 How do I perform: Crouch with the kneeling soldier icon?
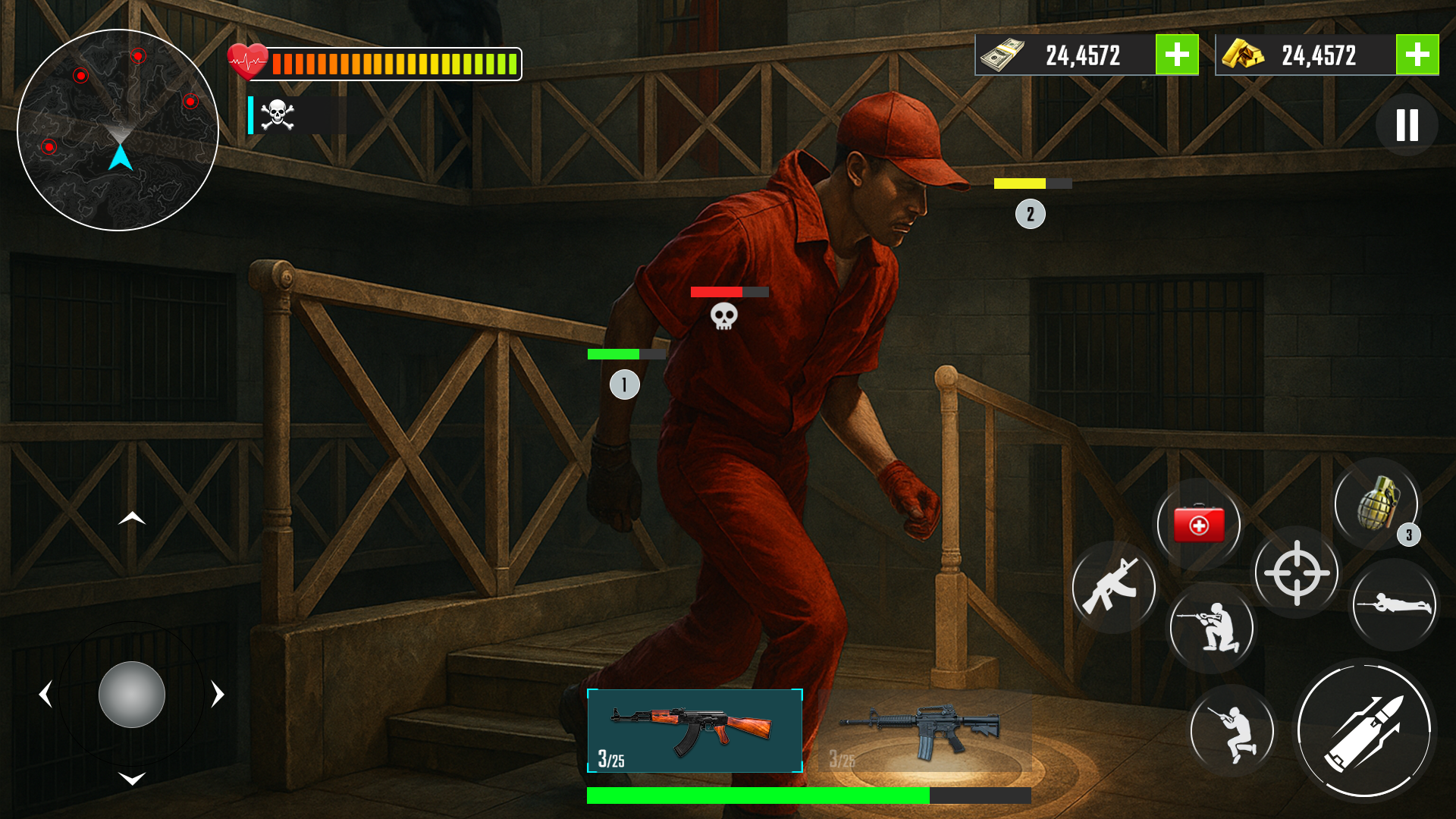[1211, 627]
